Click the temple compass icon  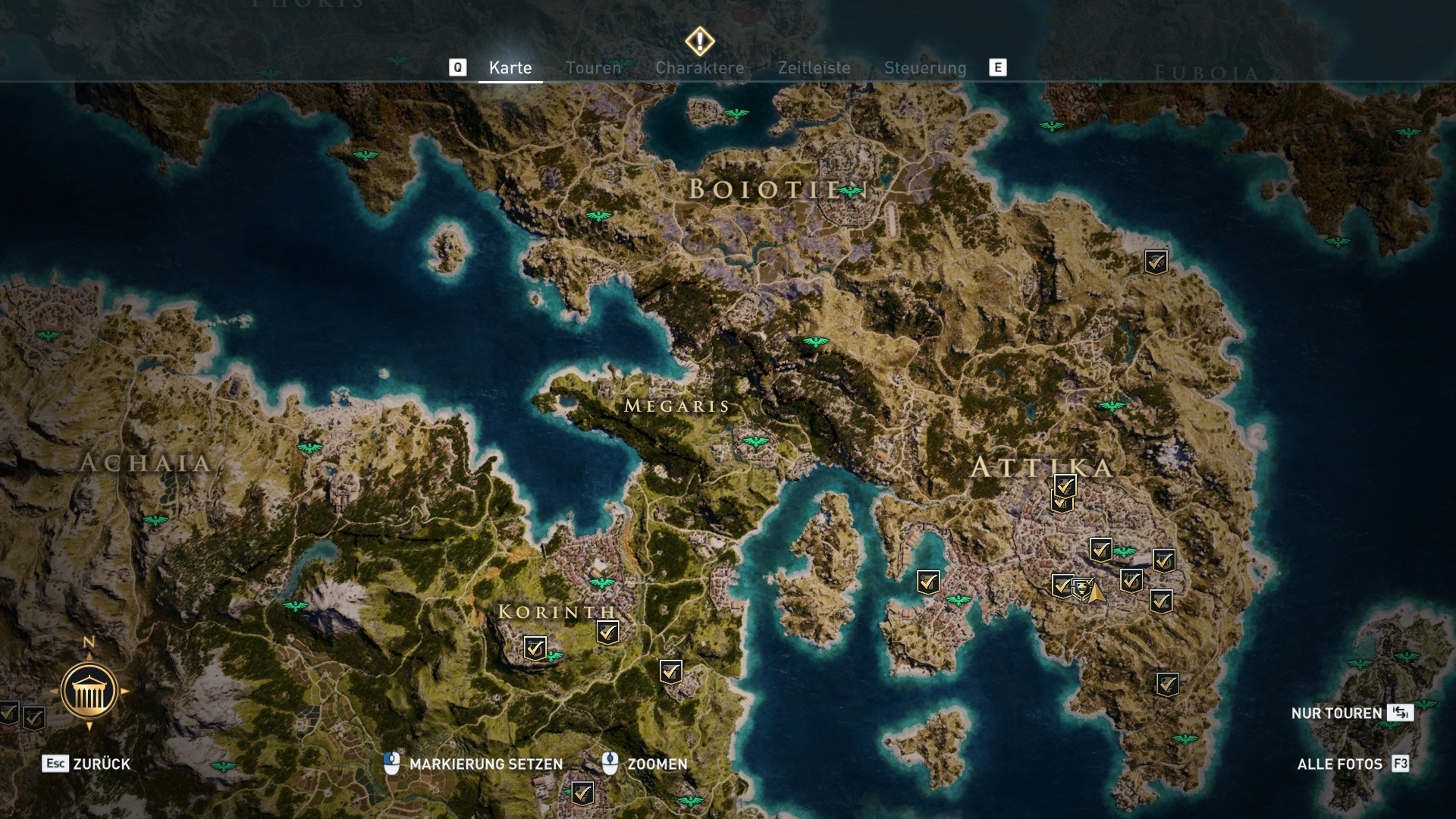[x=89, y=691]
